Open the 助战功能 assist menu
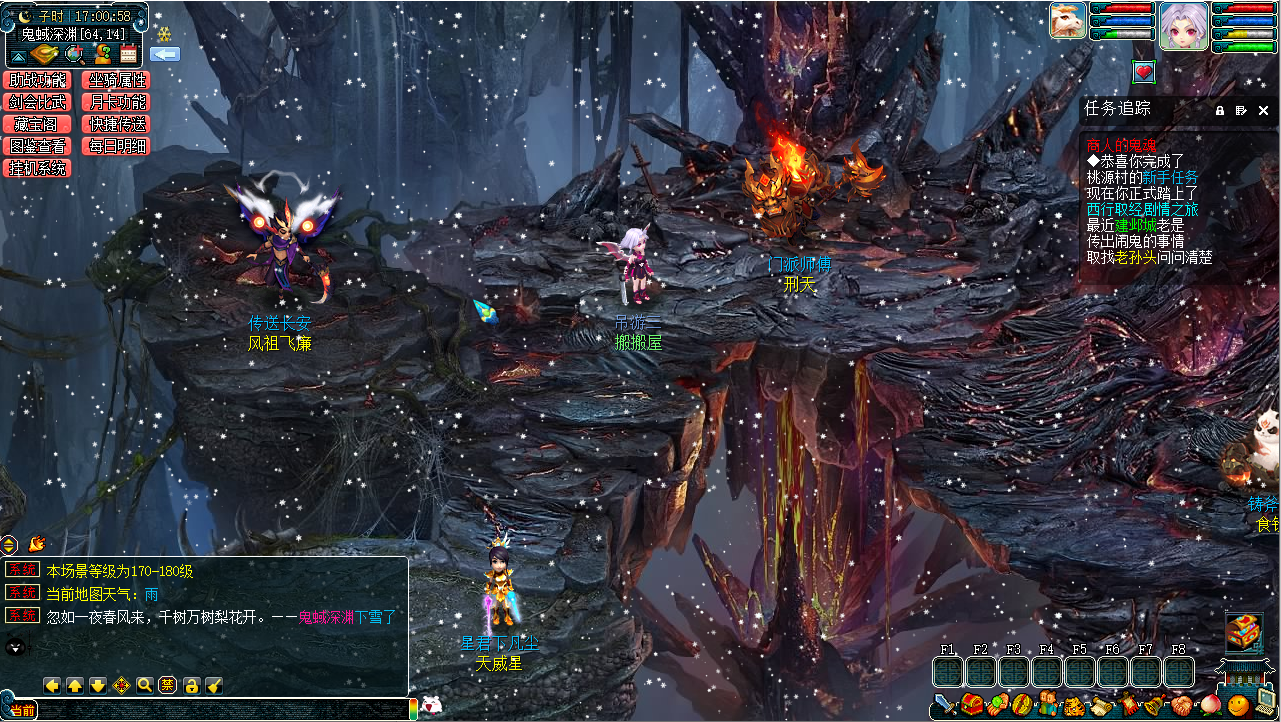 click(37, 80)
